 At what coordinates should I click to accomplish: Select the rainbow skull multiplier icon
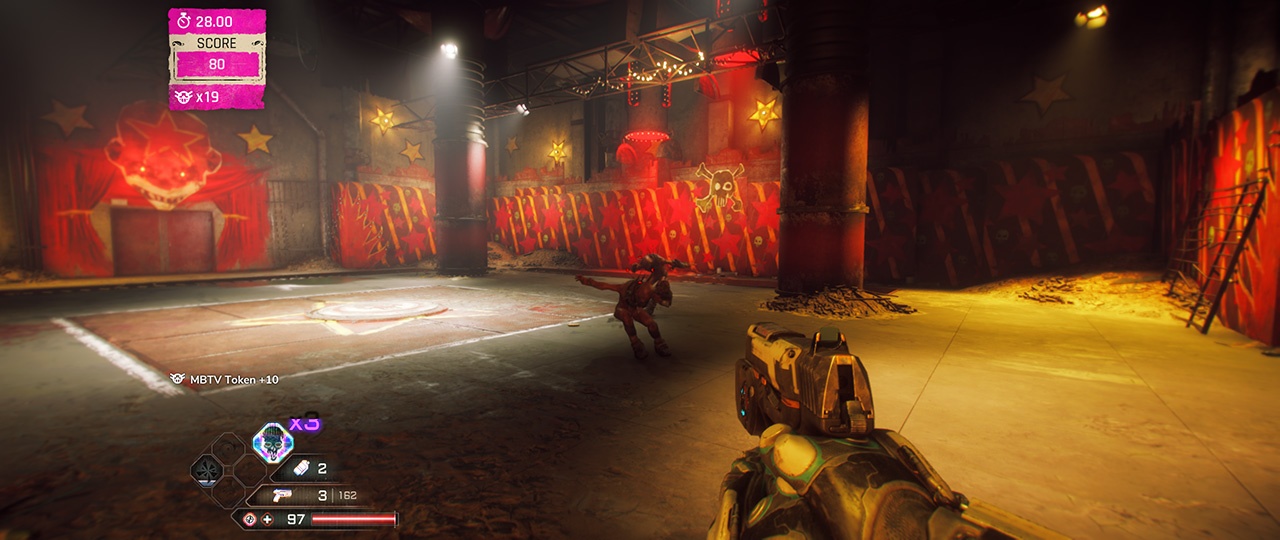point(272,441)
